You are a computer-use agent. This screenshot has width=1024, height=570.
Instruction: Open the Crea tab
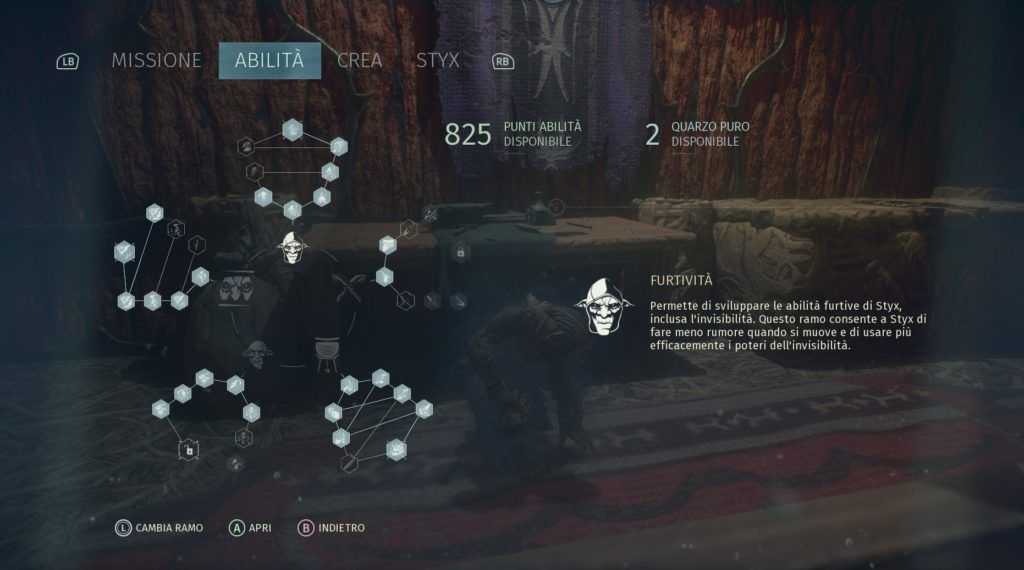click(x=359, y=60)
